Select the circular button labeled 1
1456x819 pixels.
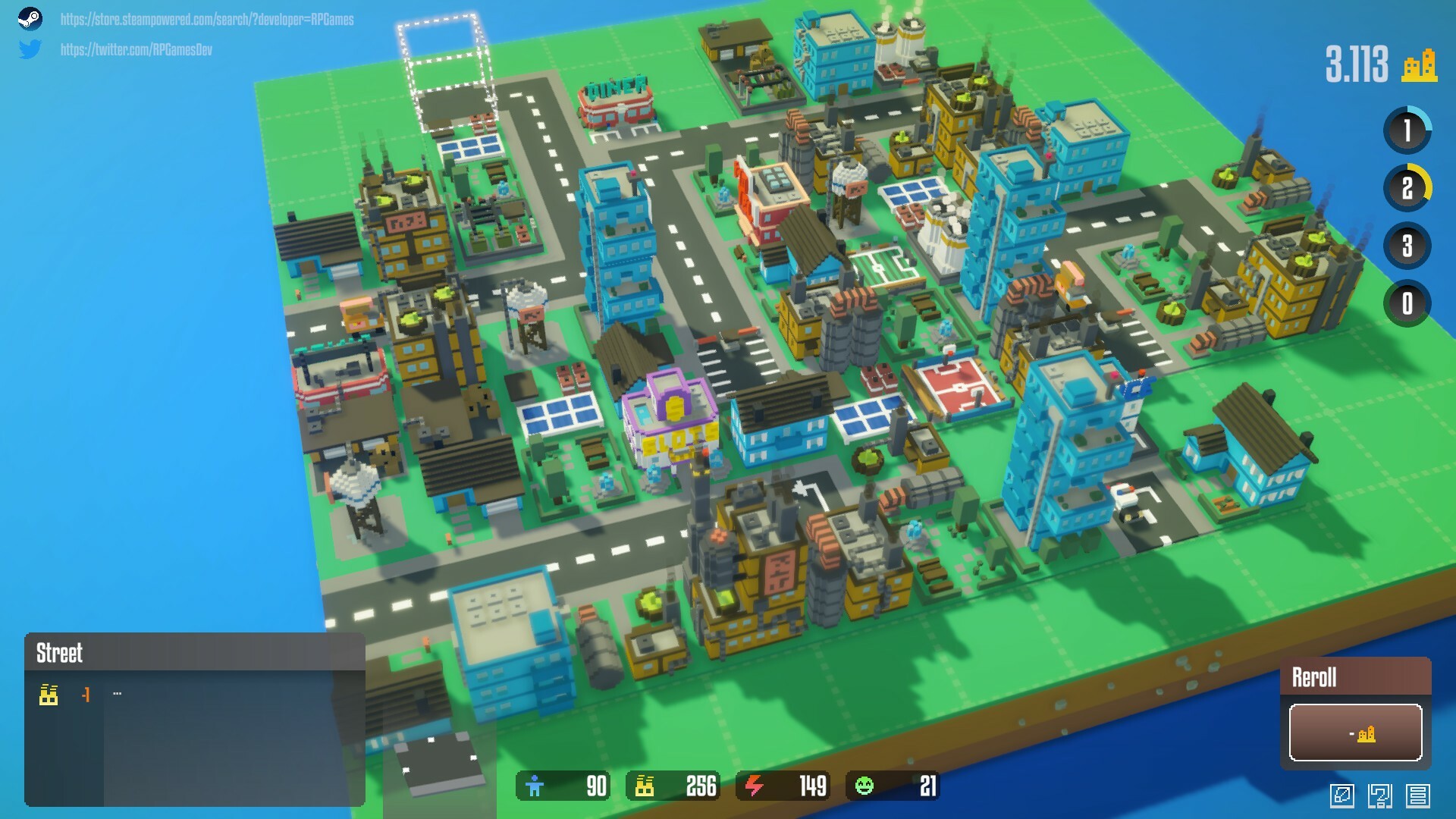(x=1407, y=129)
